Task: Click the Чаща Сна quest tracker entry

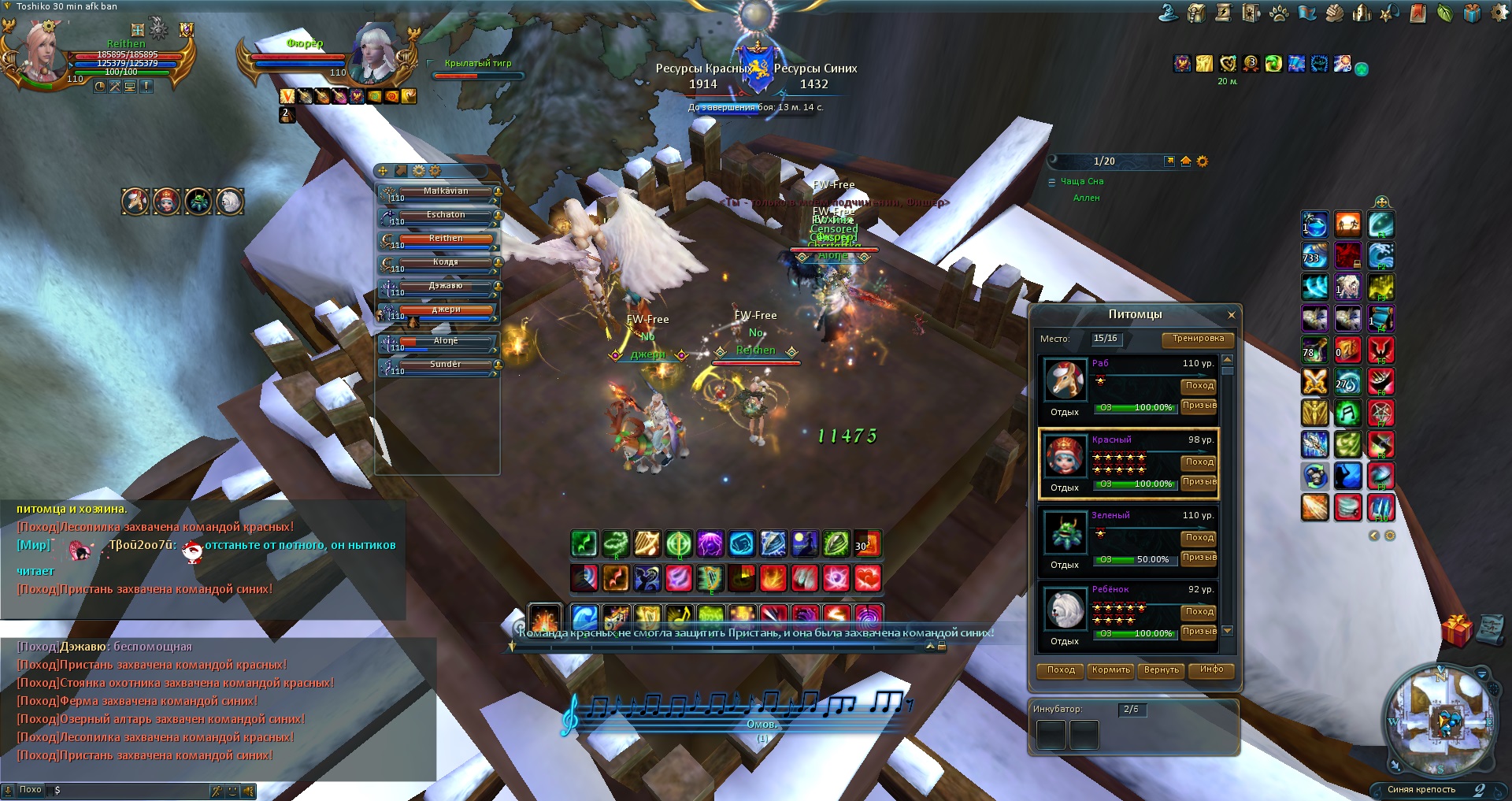Action: point(1081,182)
